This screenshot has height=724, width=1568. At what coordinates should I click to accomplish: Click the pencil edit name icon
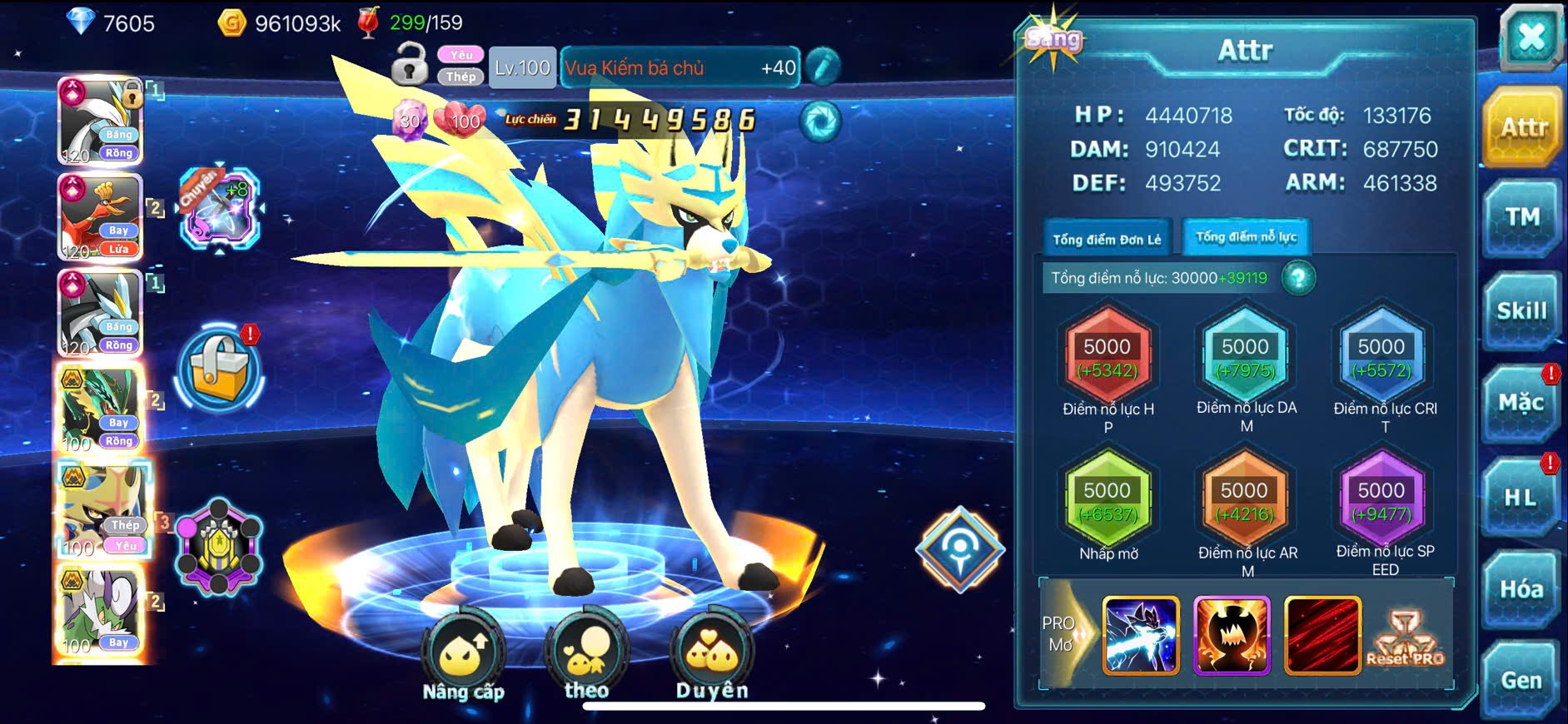[823, 67]
